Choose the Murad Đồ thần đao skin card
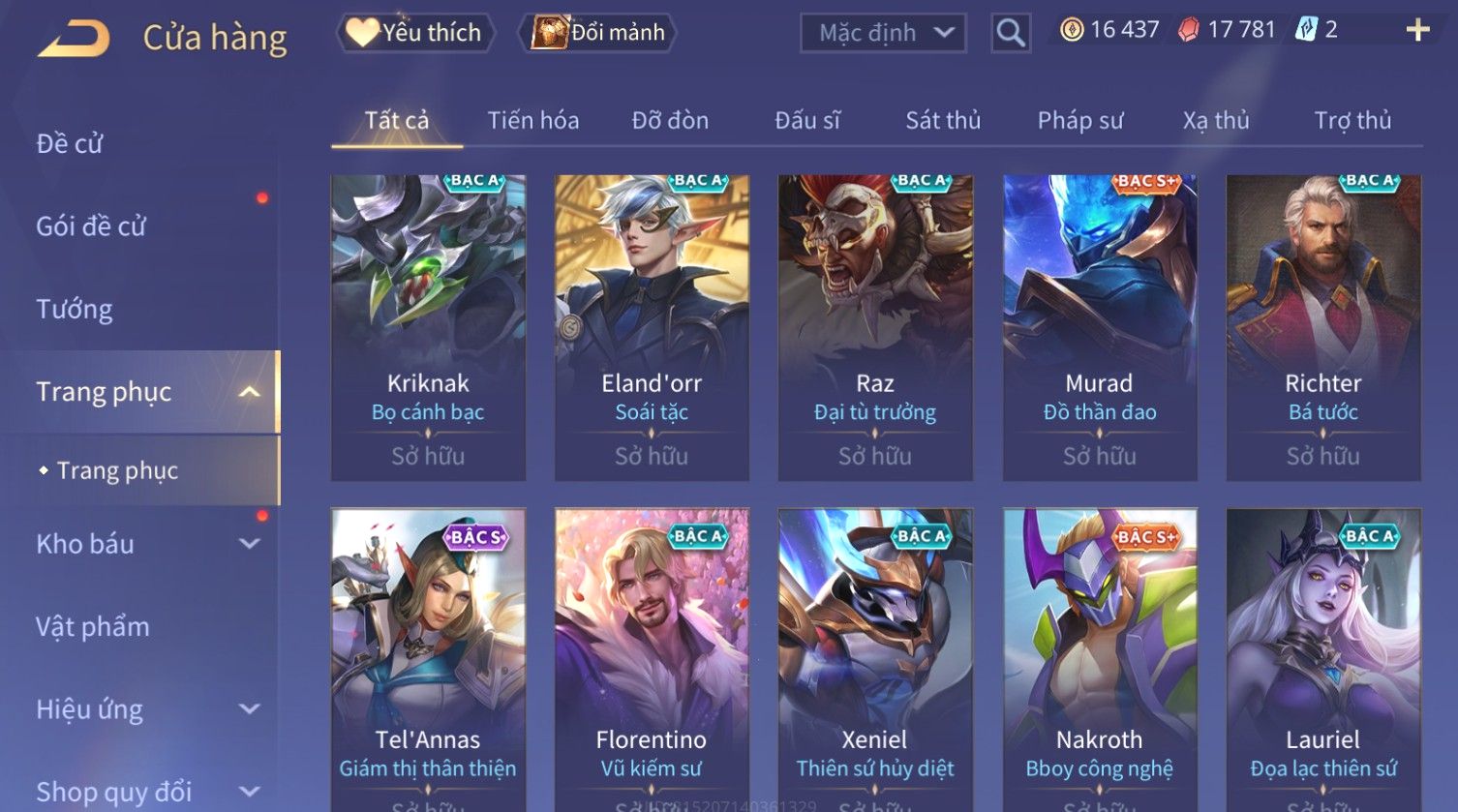The image size is (1458, 812). click(1099, 327)
